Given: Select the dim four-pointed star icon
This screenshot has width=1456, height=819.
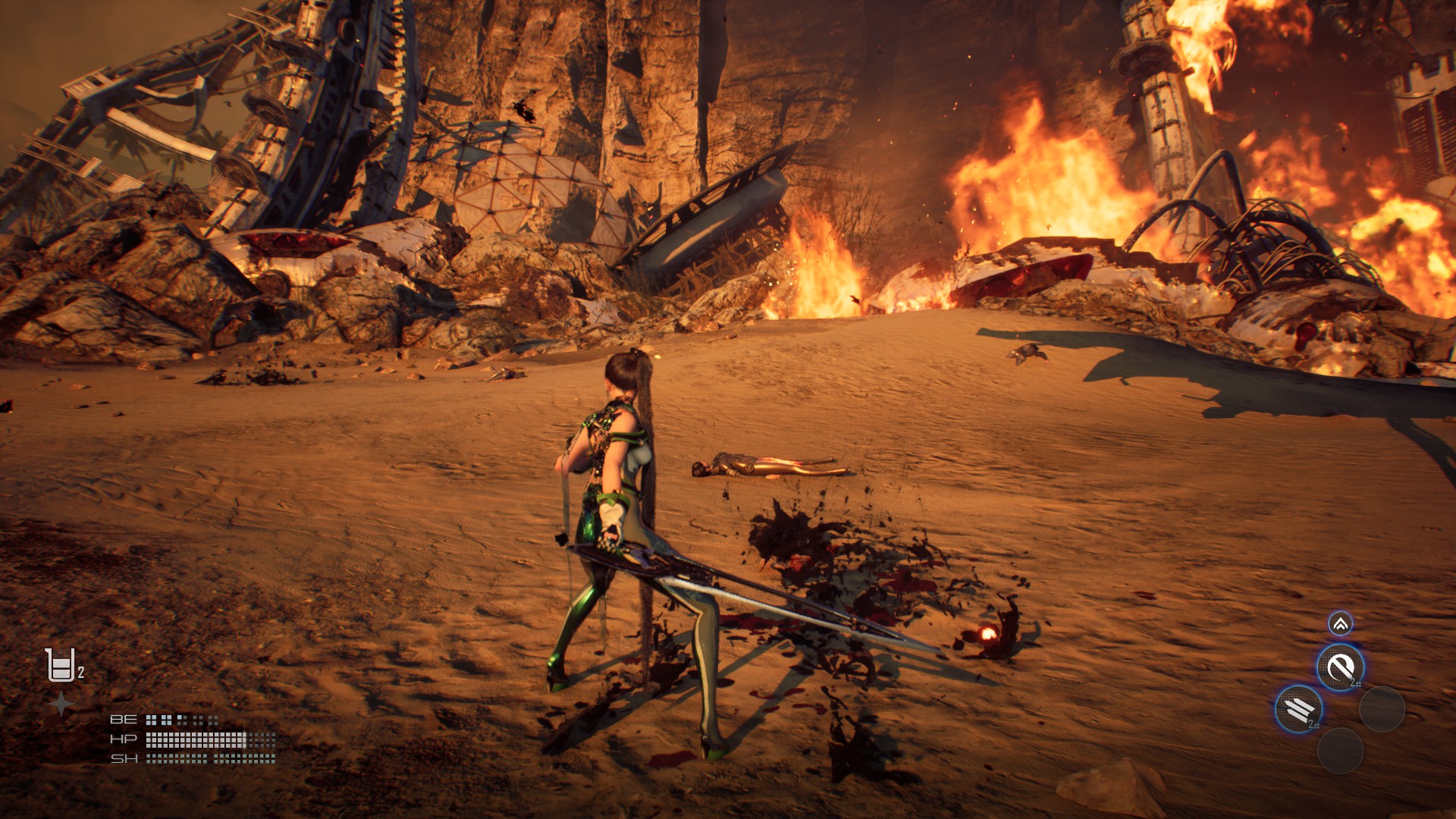Looking at the screenshot, I should click(61, 705).
